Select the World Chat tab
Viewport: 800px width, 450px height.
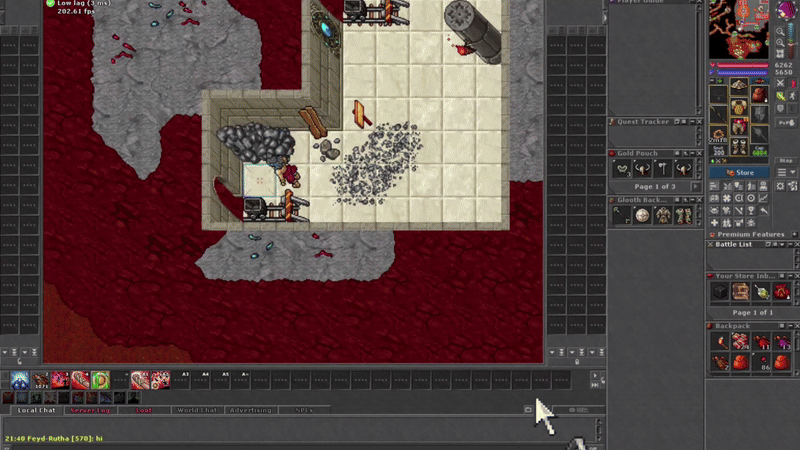coord(196,410)
